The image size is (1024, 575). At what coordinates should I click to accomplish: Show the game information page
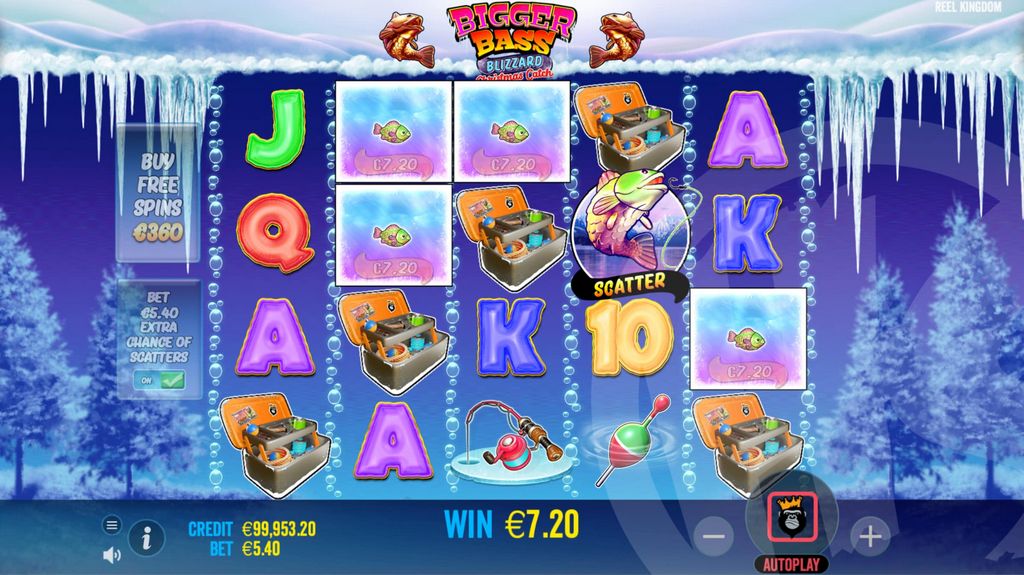147,538
